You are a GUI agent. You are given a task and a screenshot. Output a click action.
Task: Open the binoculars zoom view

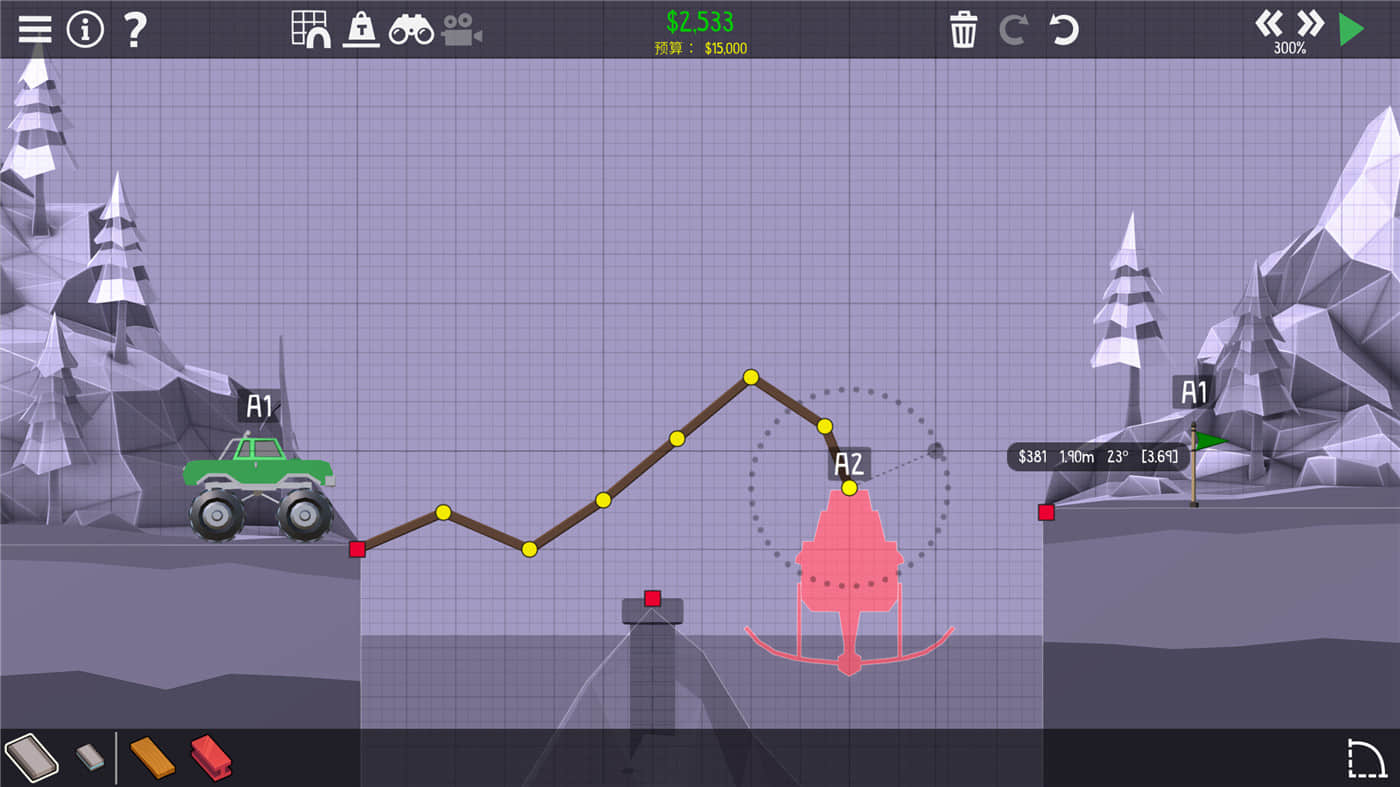pyautogui.click(x=411, y=28)
